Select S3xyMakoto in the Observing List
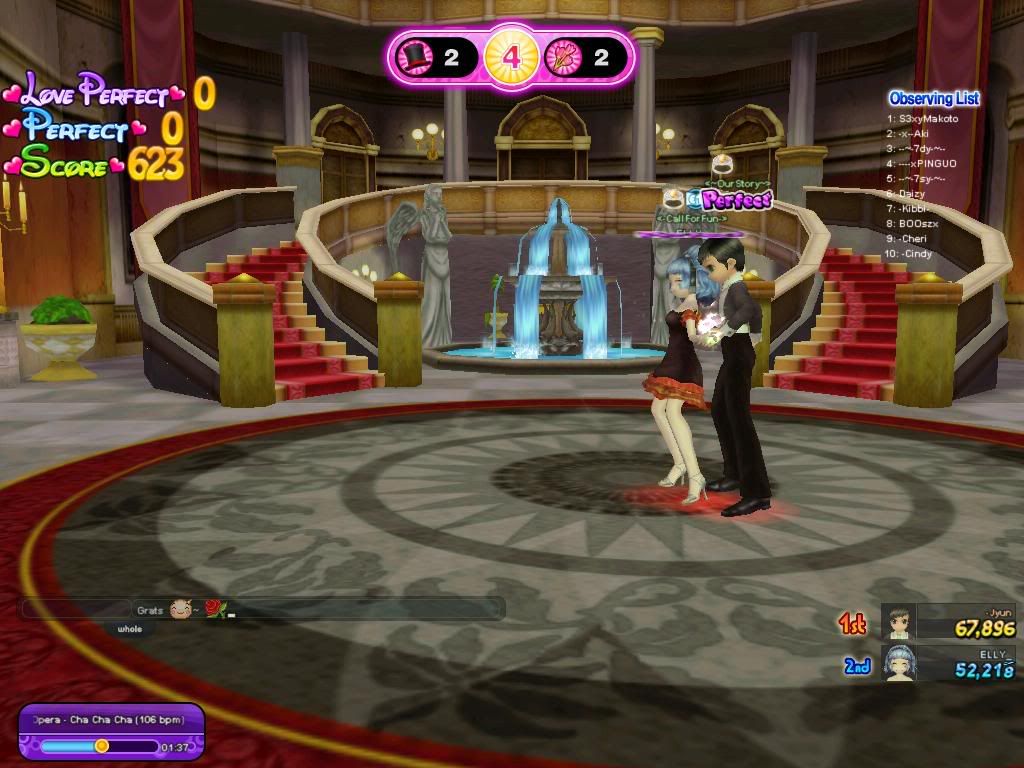 click(927, 119)
